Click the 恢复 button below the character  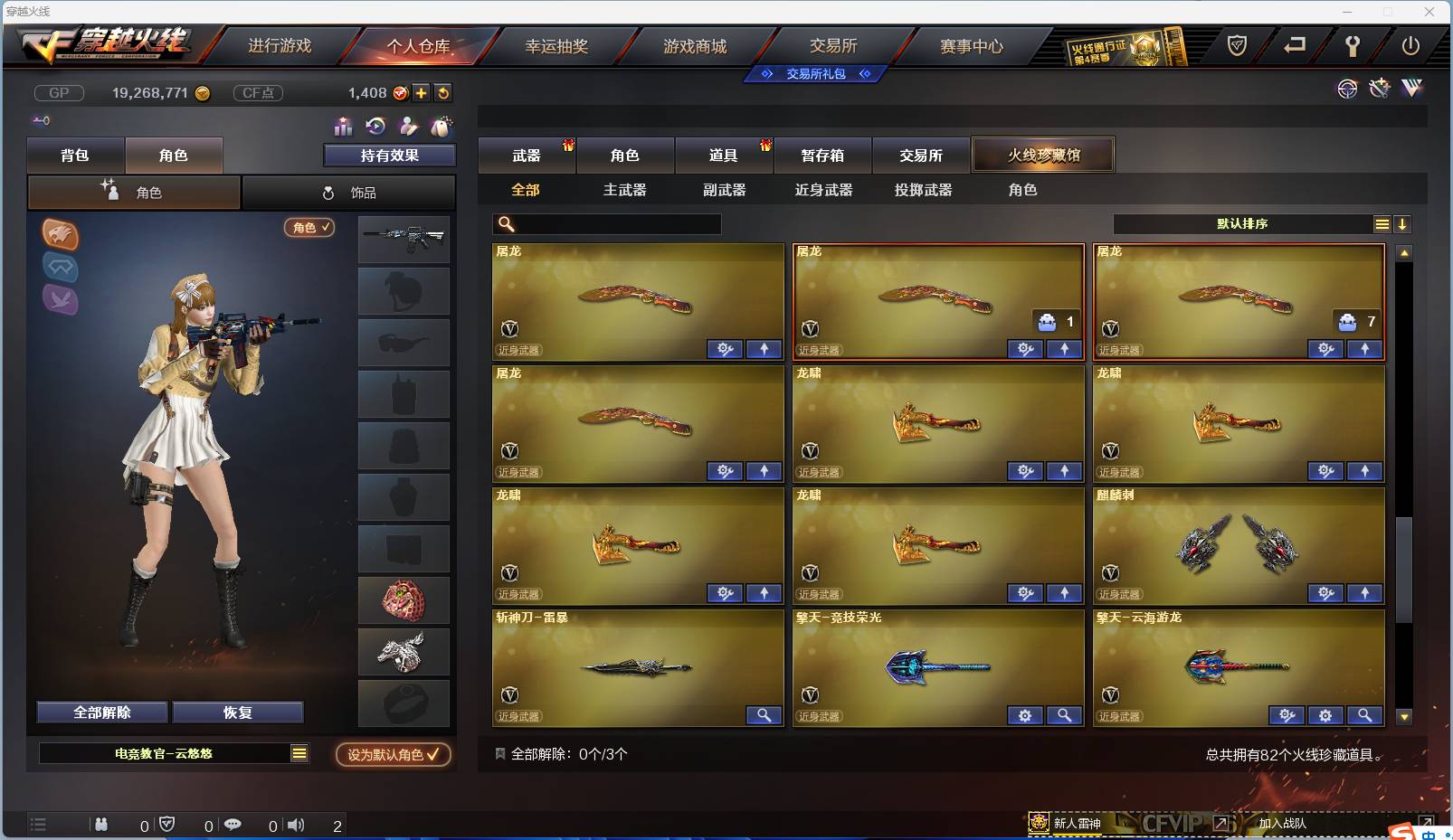point(237,712)
